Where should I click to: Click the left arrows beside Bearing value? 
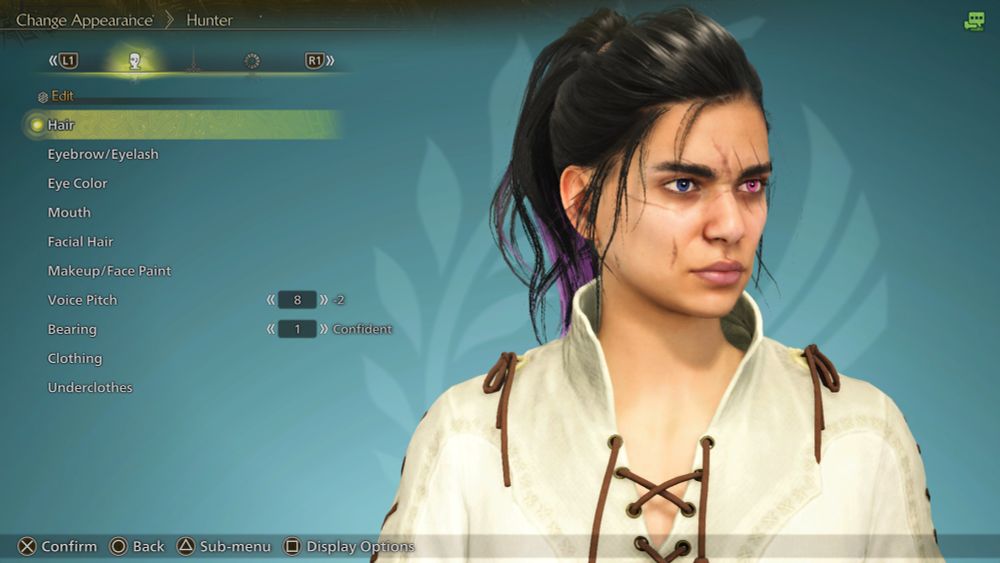(270, 329)
